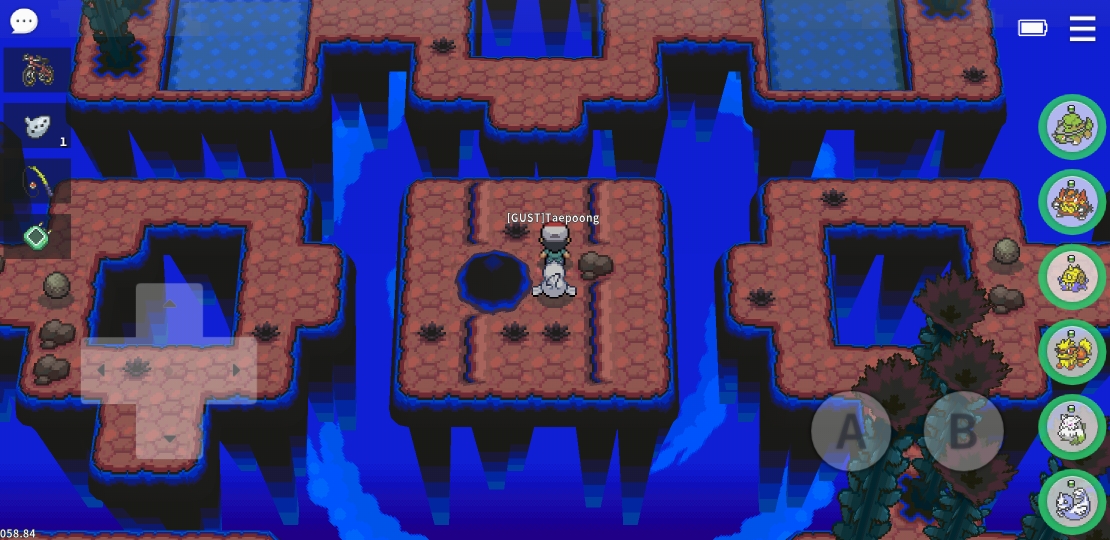Use the fishing rod hotbar item

tap(37, 182)
